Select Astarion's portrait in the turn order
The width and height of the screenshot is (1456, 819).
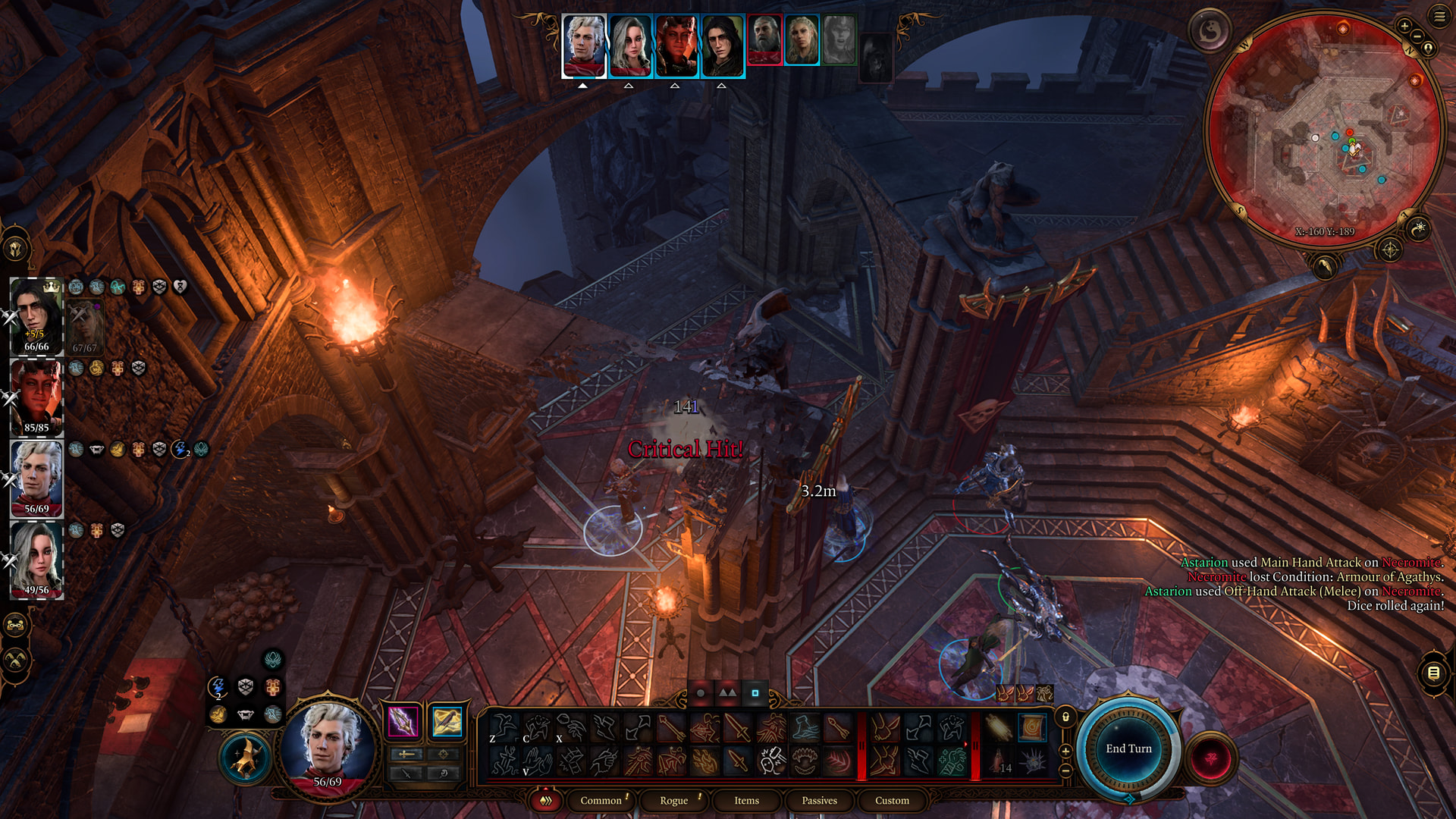tap(584, 45)
